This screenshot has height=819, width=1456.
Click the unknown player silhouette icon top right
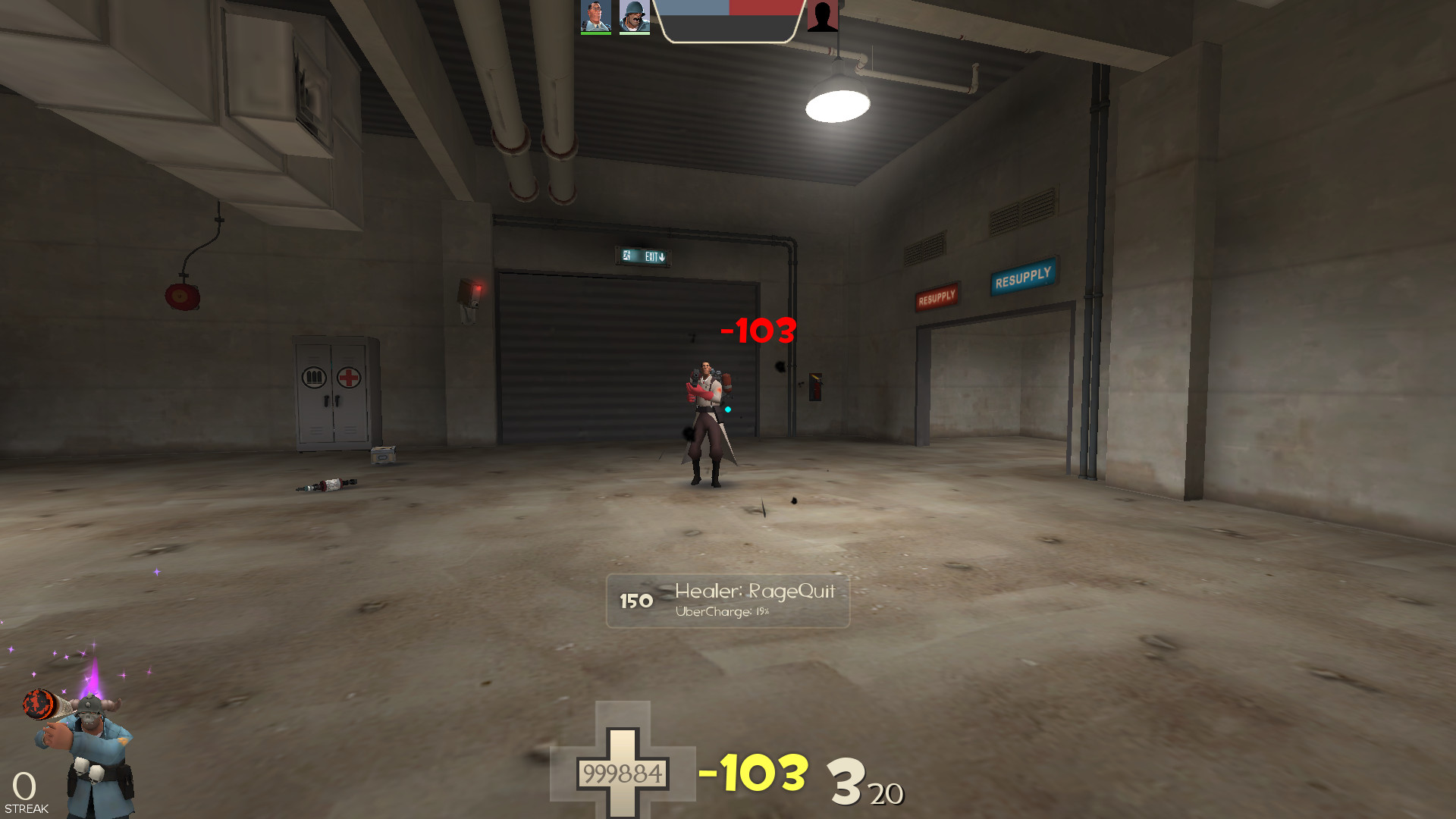[x=824, y=17]
